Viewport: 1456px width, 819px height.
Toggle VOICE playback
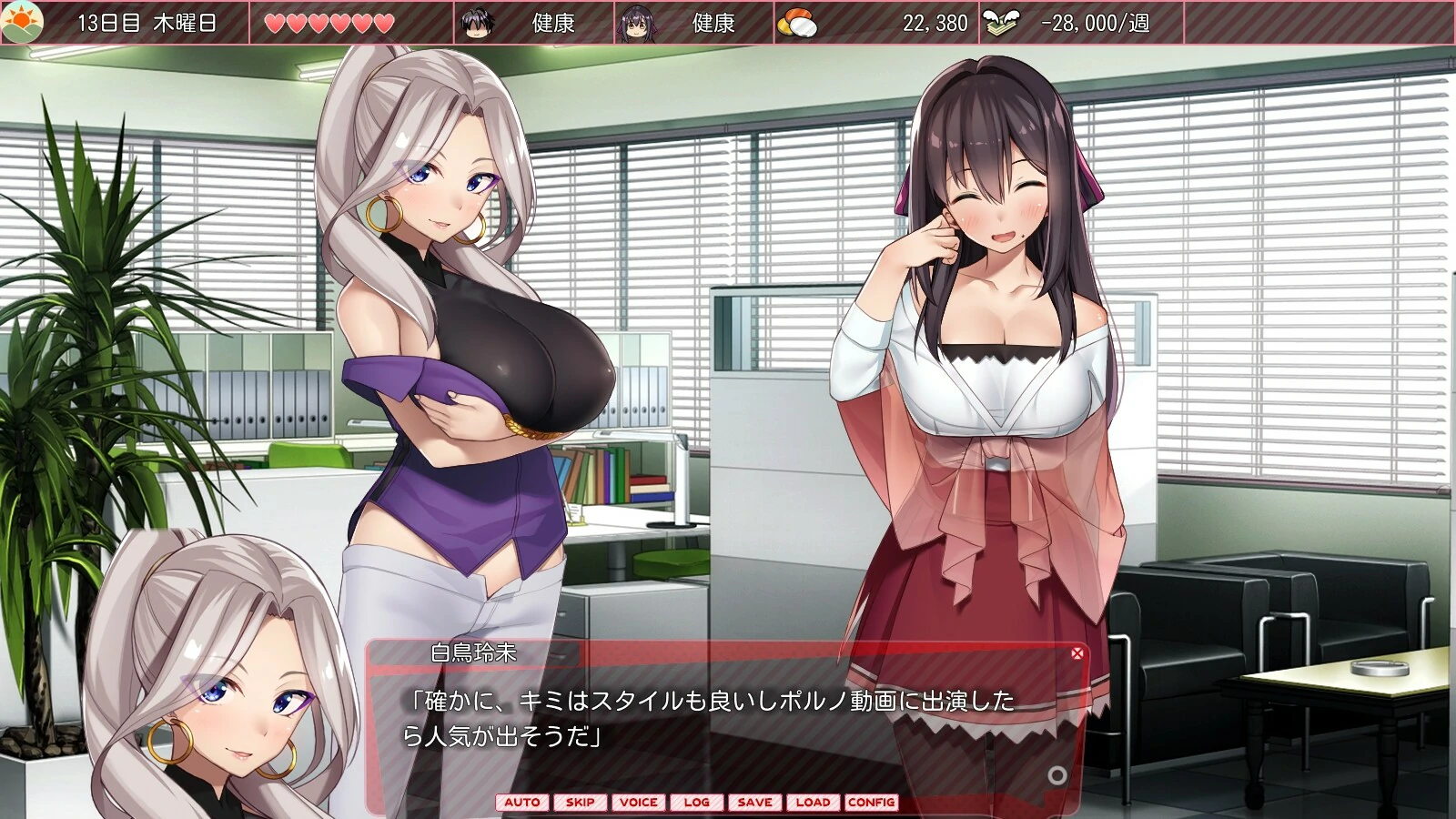[640, 803]
